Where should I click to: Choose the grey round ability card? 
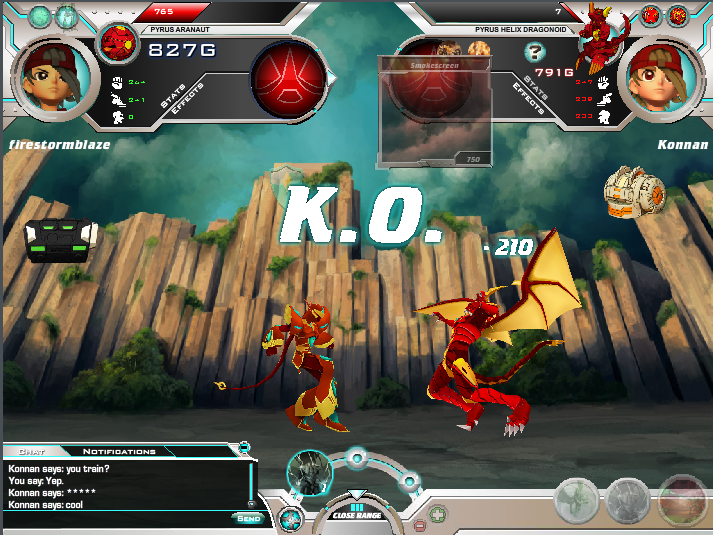(x=629, y=499)
